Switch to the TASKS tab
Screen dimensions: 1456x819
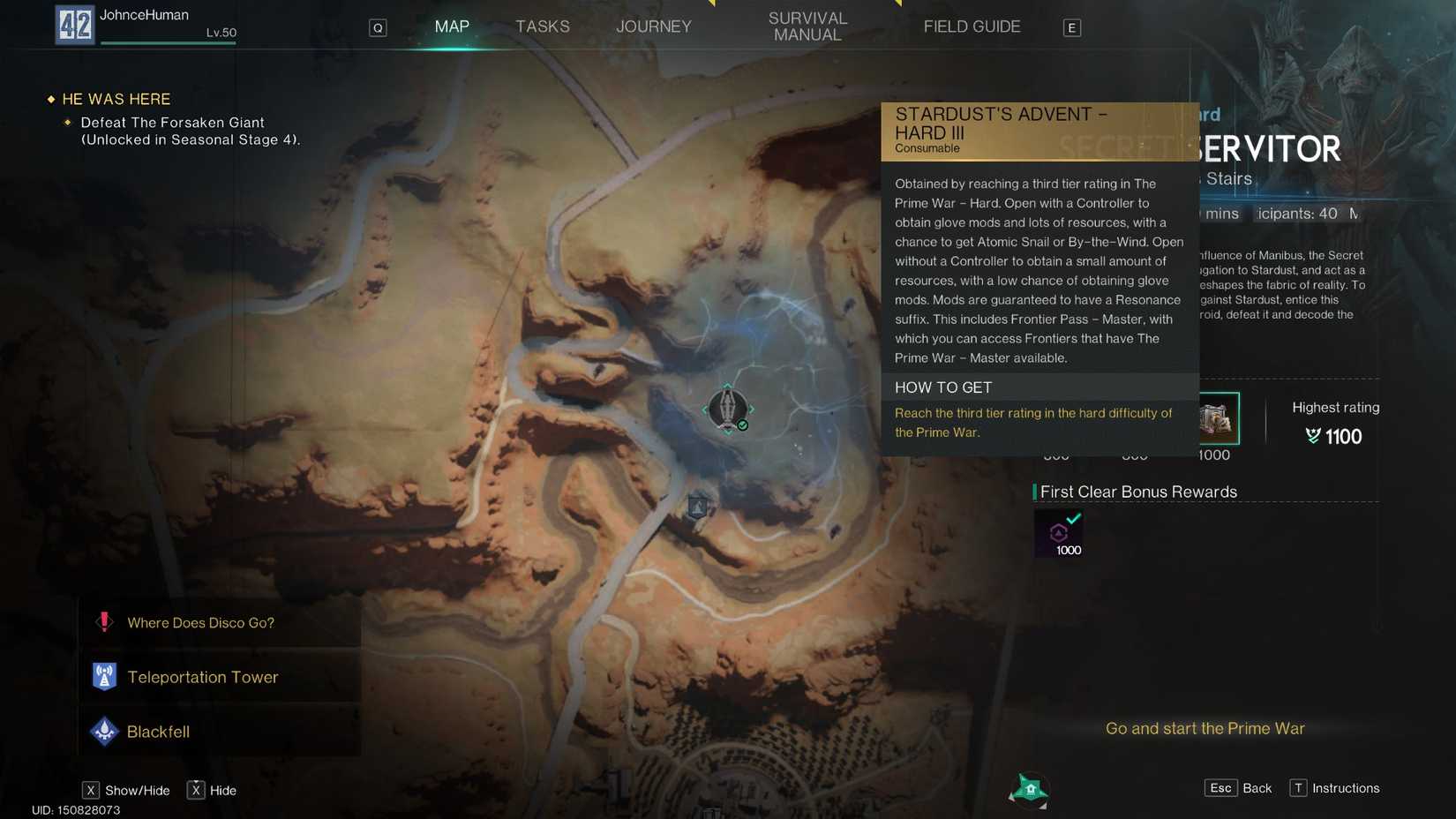pos(542,26)
